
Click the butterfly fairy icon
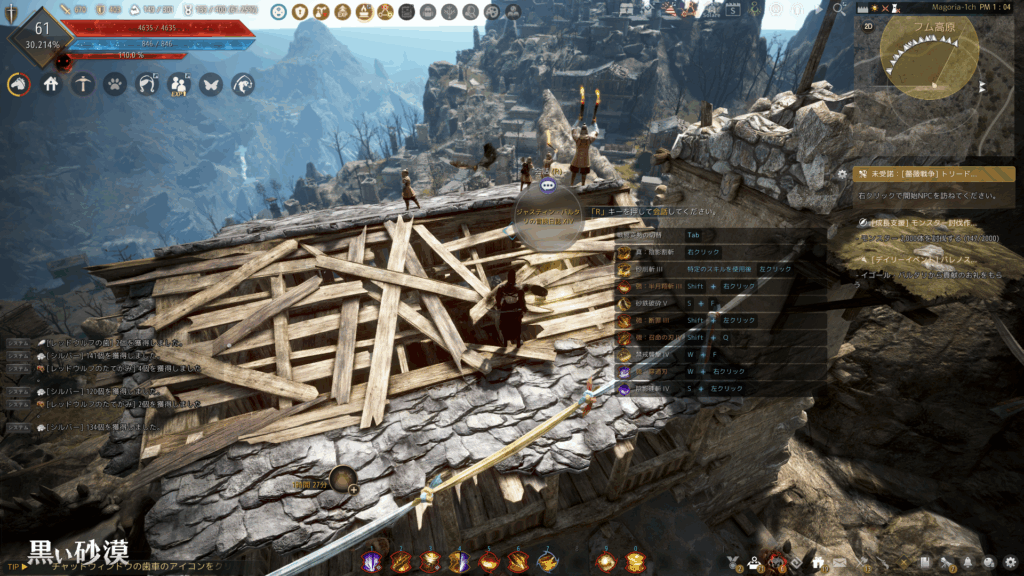point(211,85)
